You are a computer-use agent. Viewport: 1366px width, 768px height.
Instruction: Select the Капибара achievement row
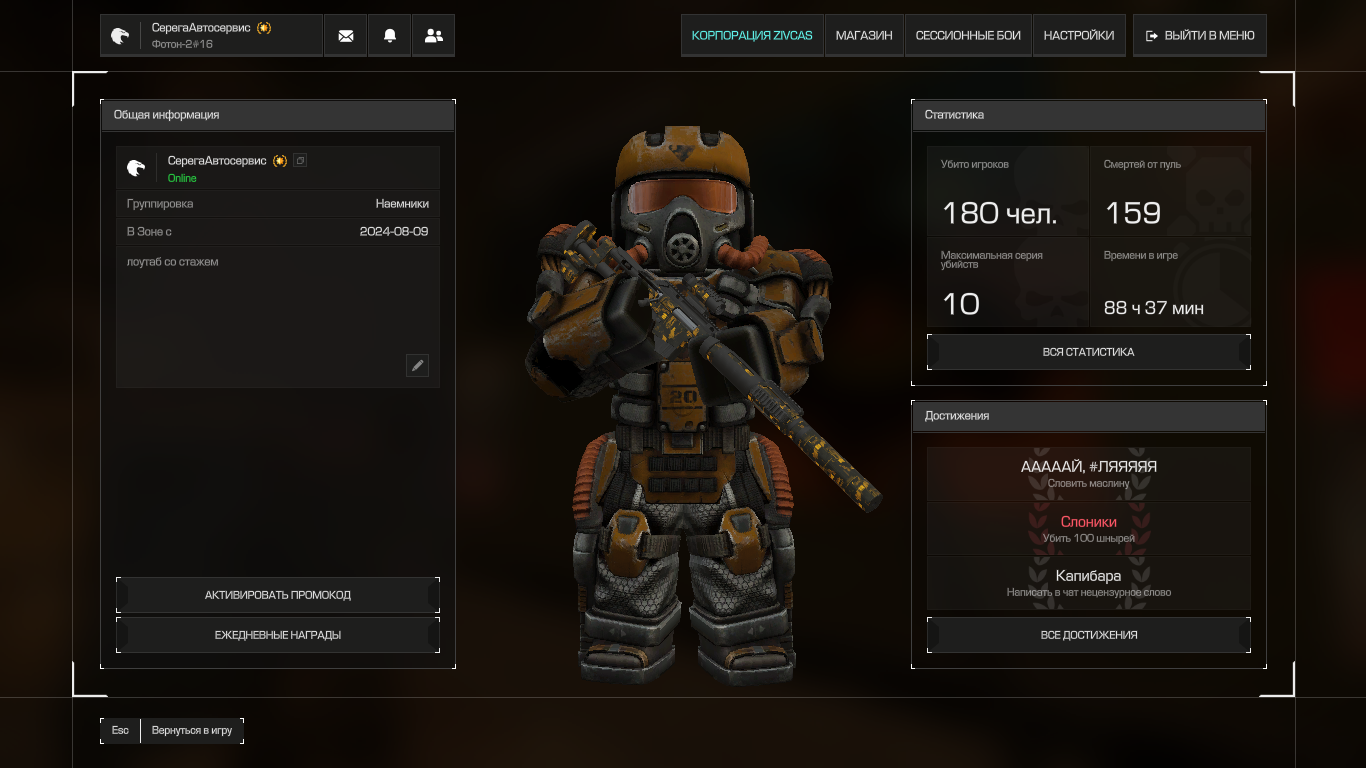[1088, 583]
